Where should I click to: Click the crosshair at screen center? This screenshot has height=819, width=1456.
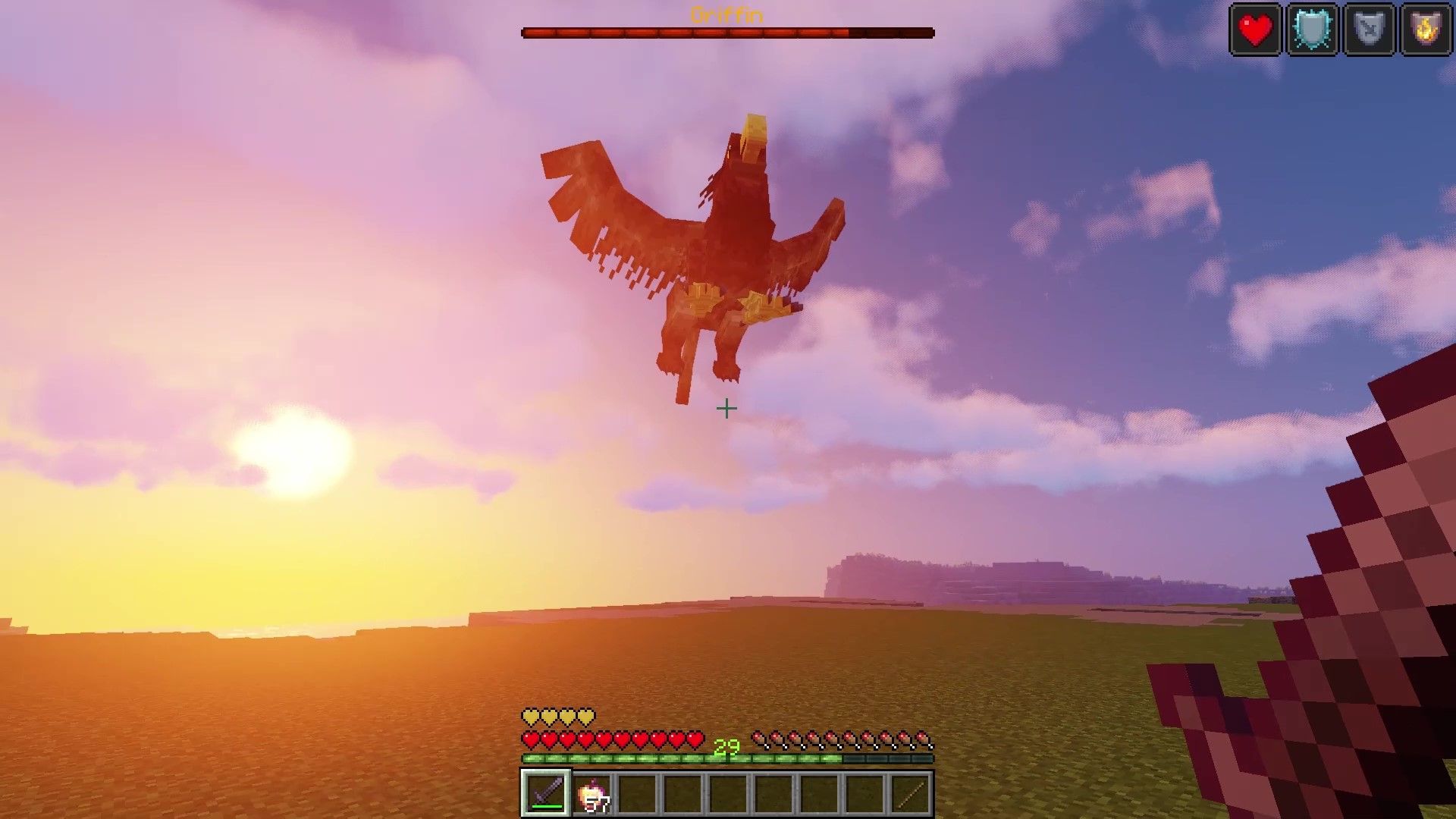[728, 408]
